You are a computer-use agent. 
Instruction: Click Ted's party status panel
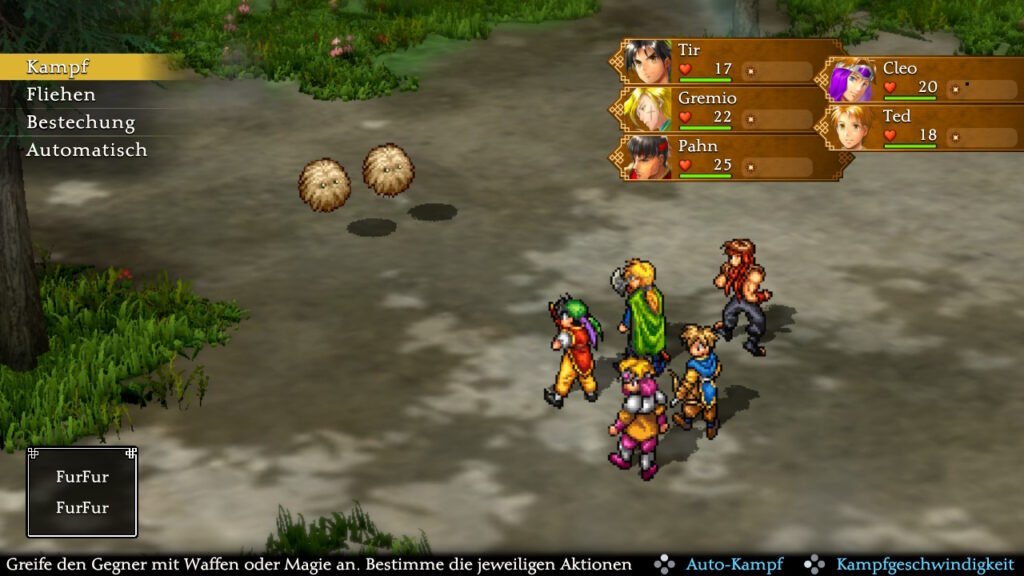coord(922,127)
